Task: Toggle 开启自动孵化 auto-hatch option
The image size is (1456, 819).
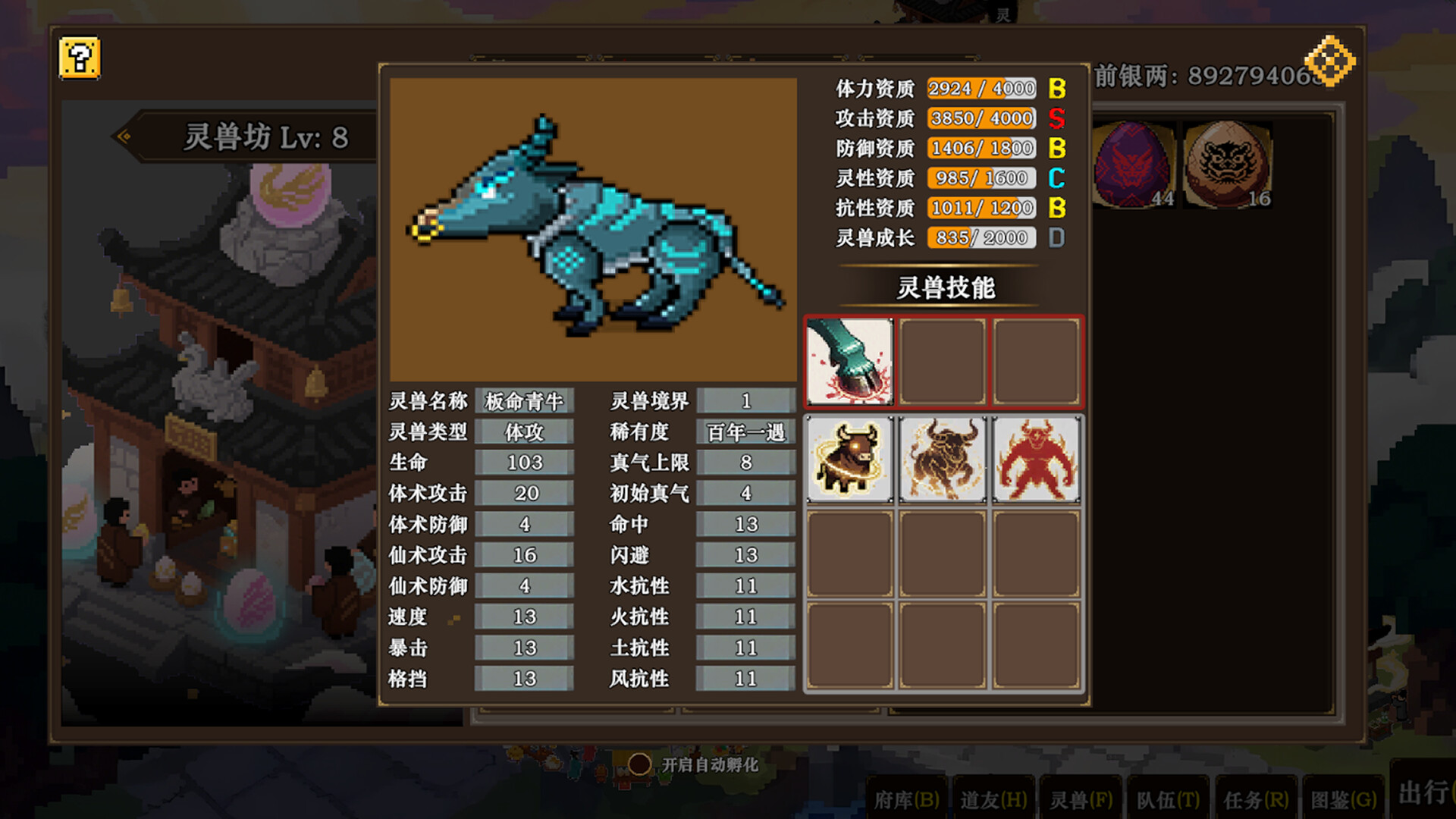Action: (639, 764)
